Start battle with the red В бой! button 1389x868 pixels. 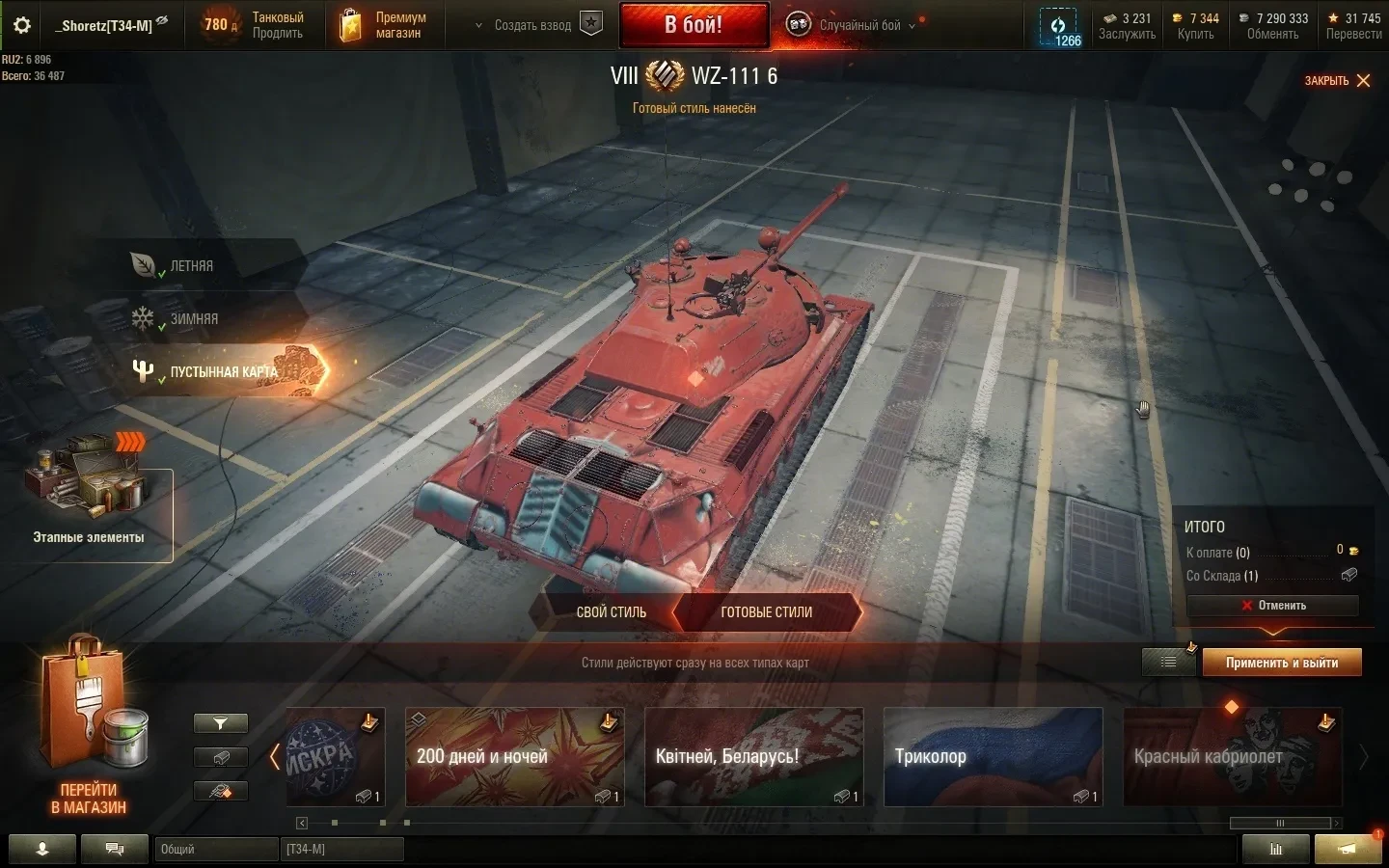694,25
